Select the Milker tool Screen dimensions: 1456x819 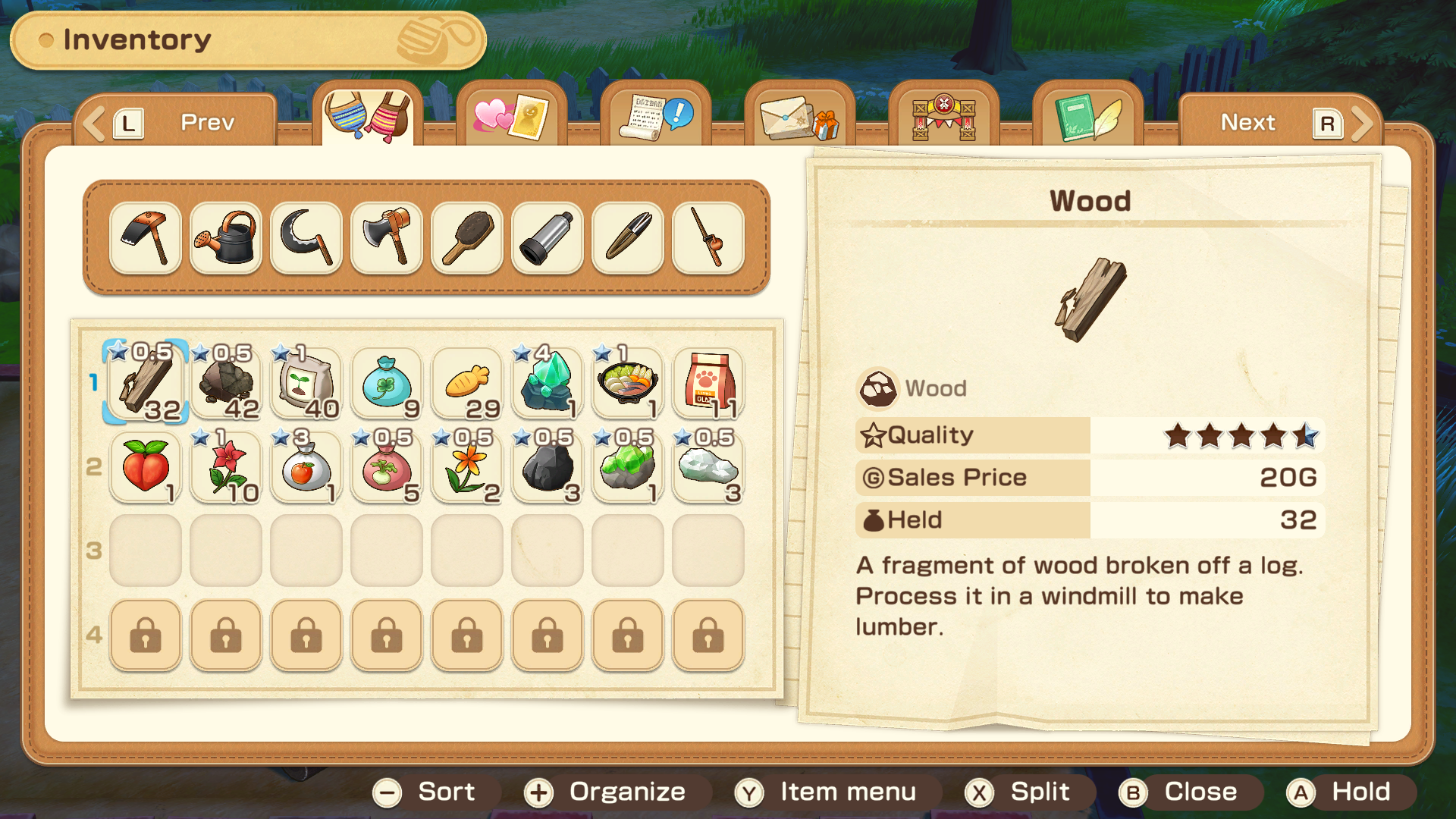click(x=547, y=237)
